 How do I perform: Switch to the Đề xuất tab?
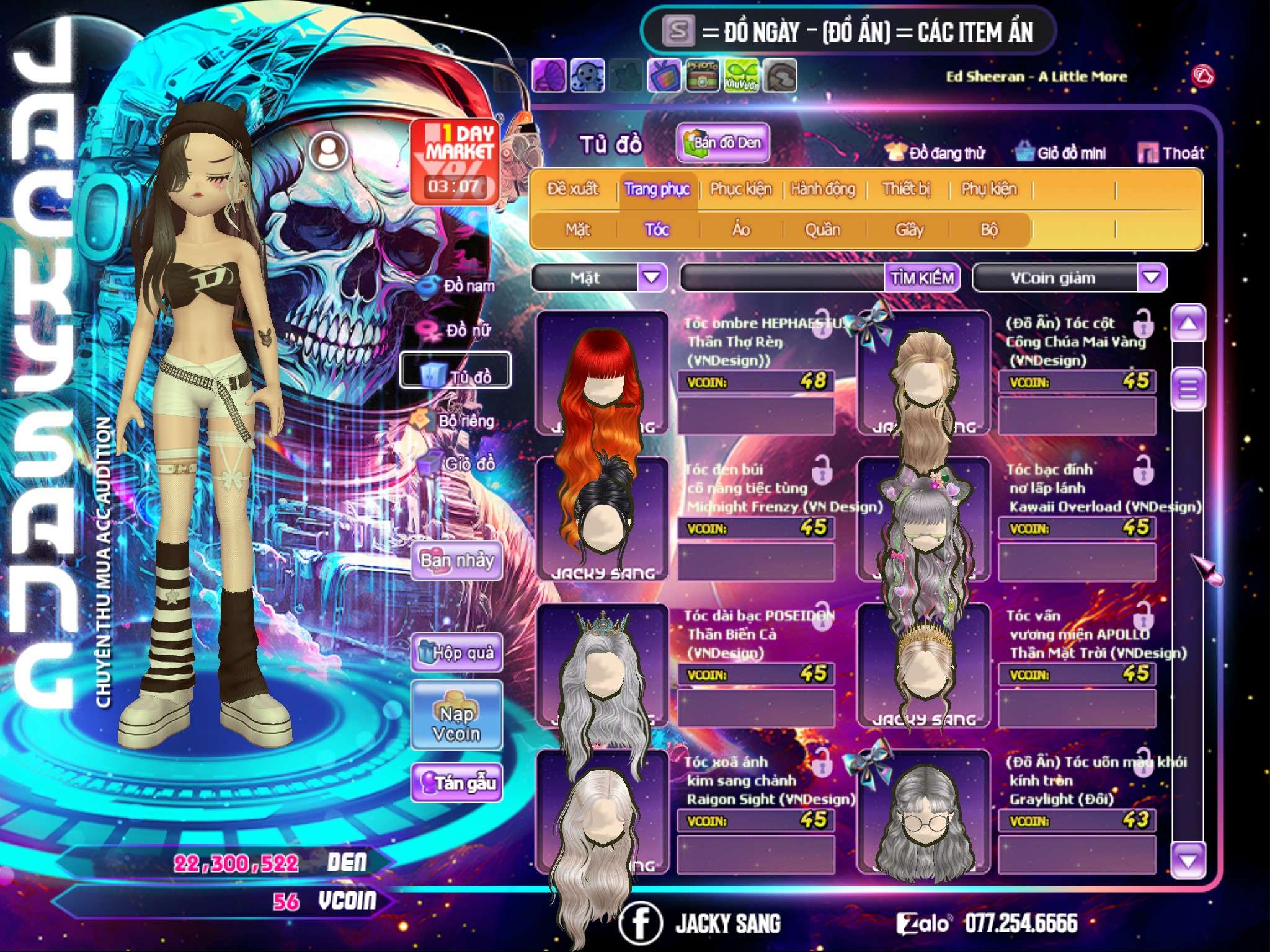pos(572,188)
